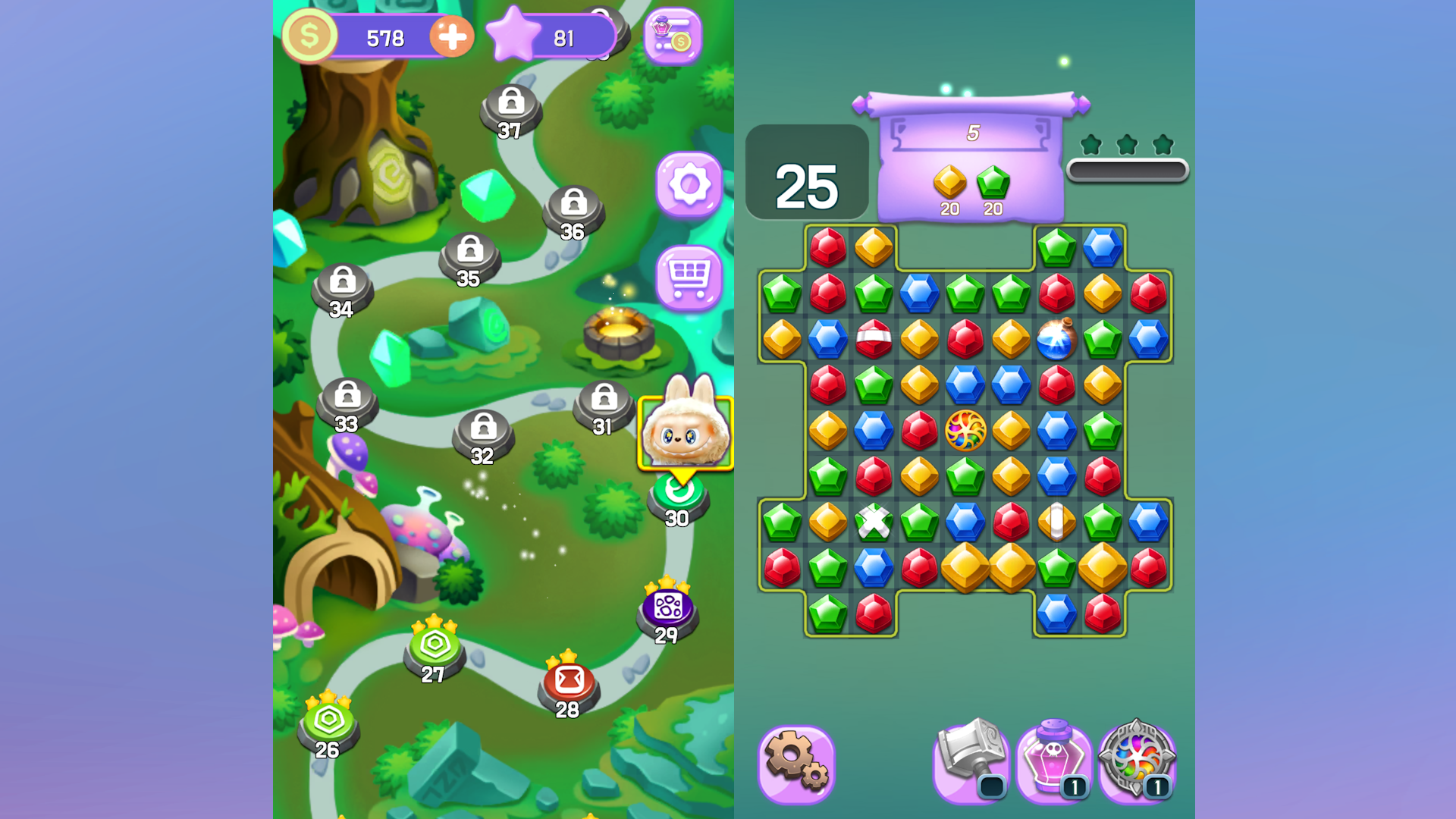This screenshot has height=819, width=1456.
Task: Click the star rating progress bar
Action: tap(1128, 171)
